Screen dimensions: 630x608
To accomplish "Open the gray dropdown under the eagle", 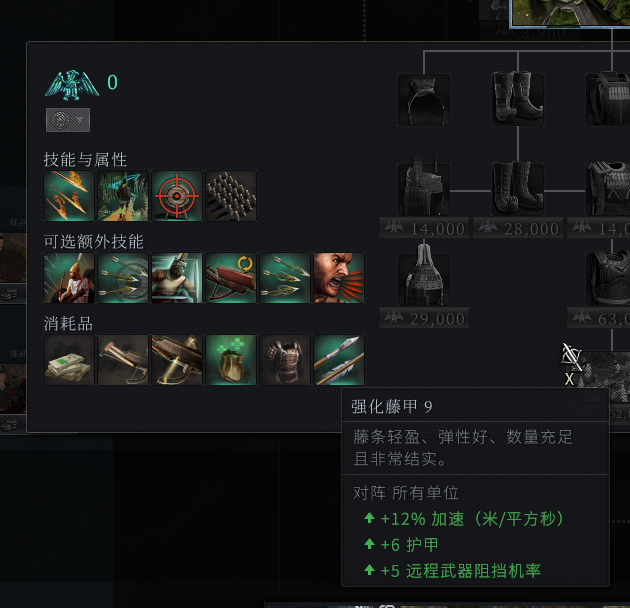I will [x=68, y=120].
